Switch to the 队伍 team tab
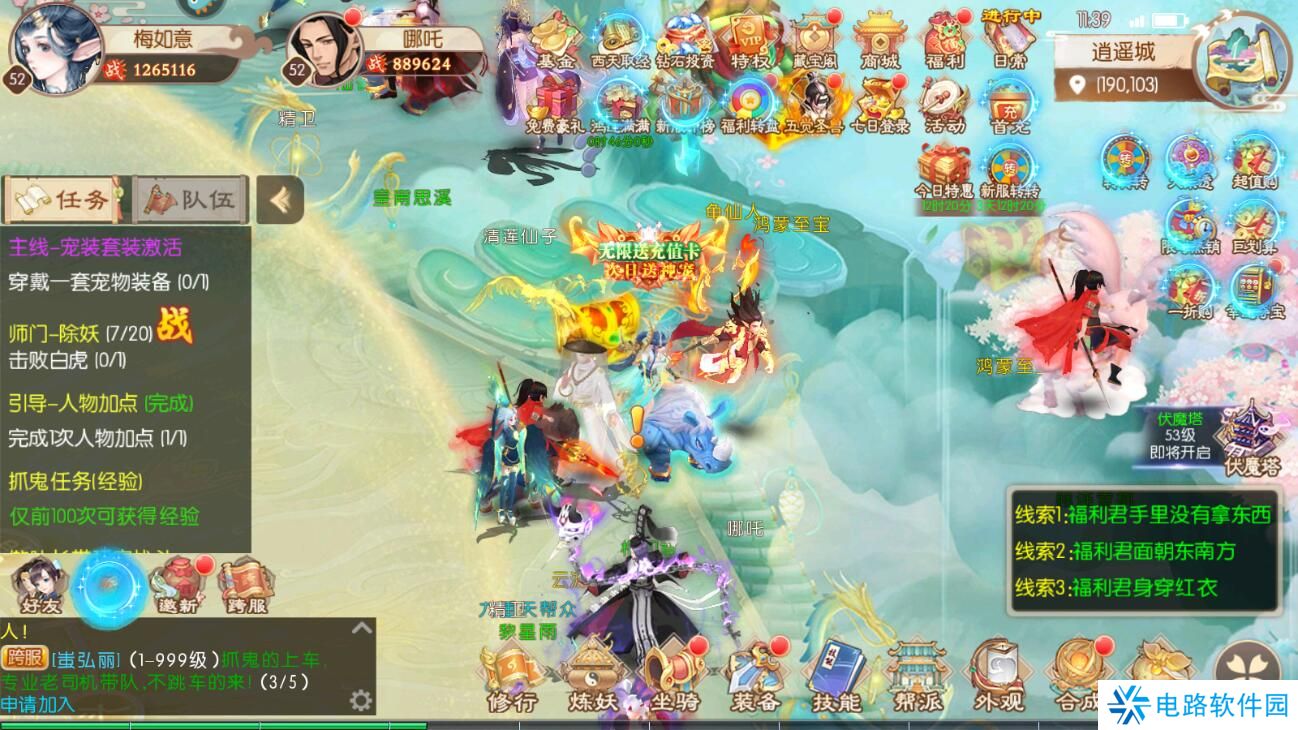The image size is (1298, 730). (x=190, y=199)
